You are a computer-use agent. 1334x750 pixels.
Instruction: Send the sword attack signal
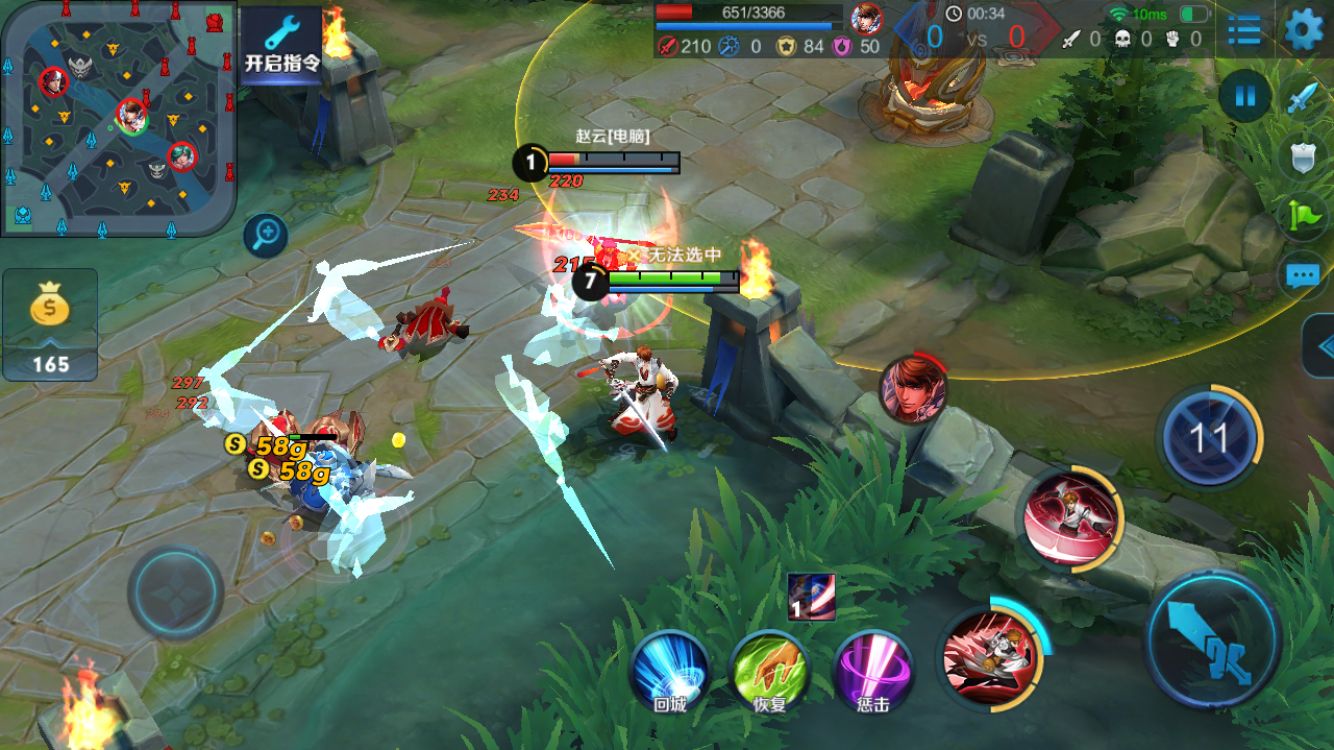1304,97
